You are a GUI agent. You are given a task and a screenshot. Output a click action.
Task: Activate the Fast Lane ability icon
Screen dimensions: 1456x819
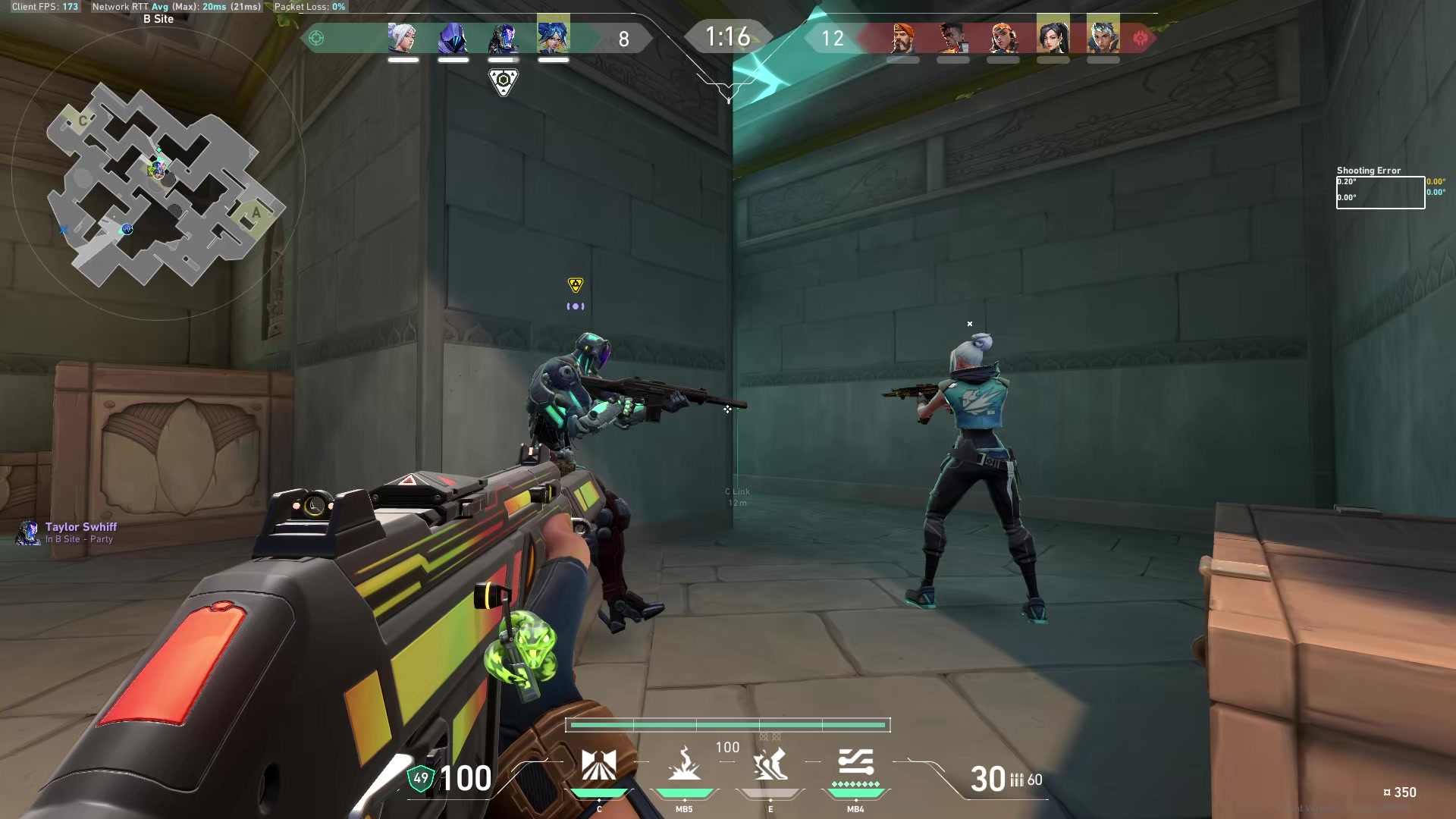coord(598,764)
